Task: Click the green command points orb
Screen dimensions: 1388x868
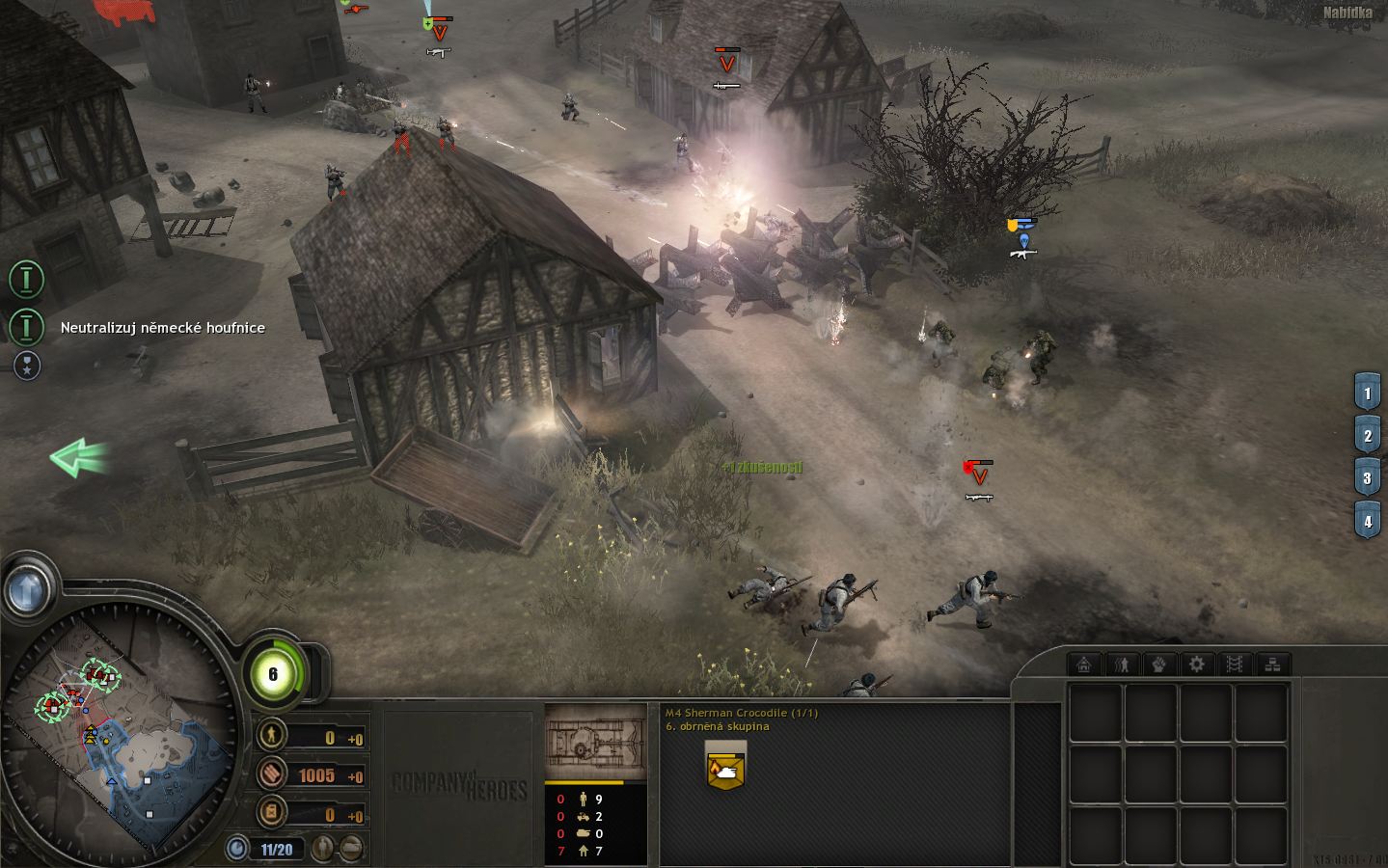Action: (273, 674)
